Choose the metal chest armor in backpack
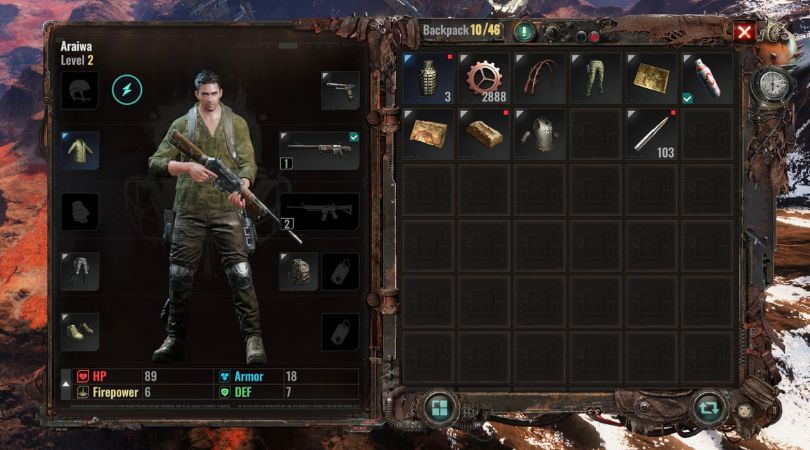 click(x=540, y=134)
